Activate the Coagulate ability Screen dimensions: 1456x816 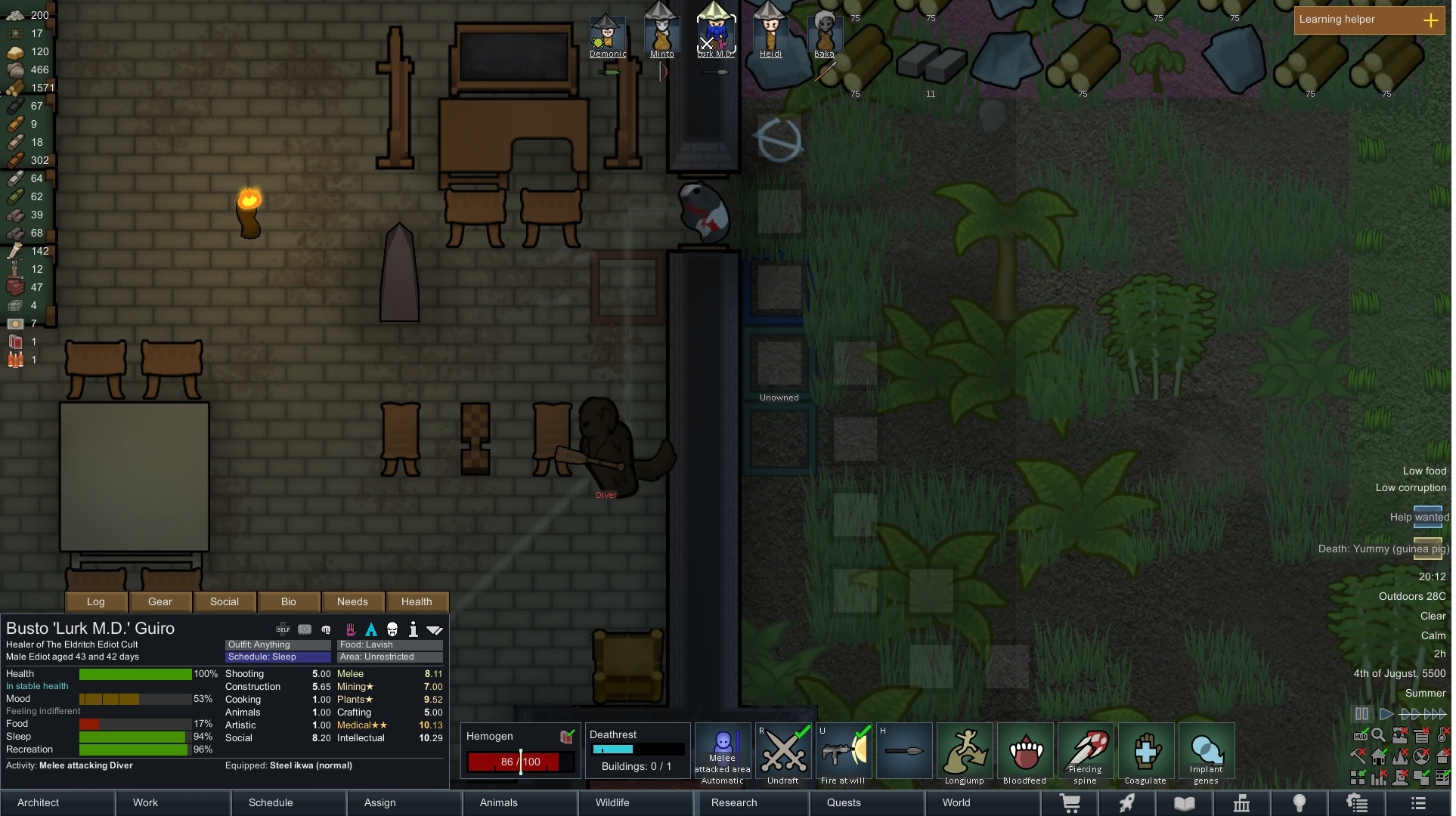[1145, 752]
